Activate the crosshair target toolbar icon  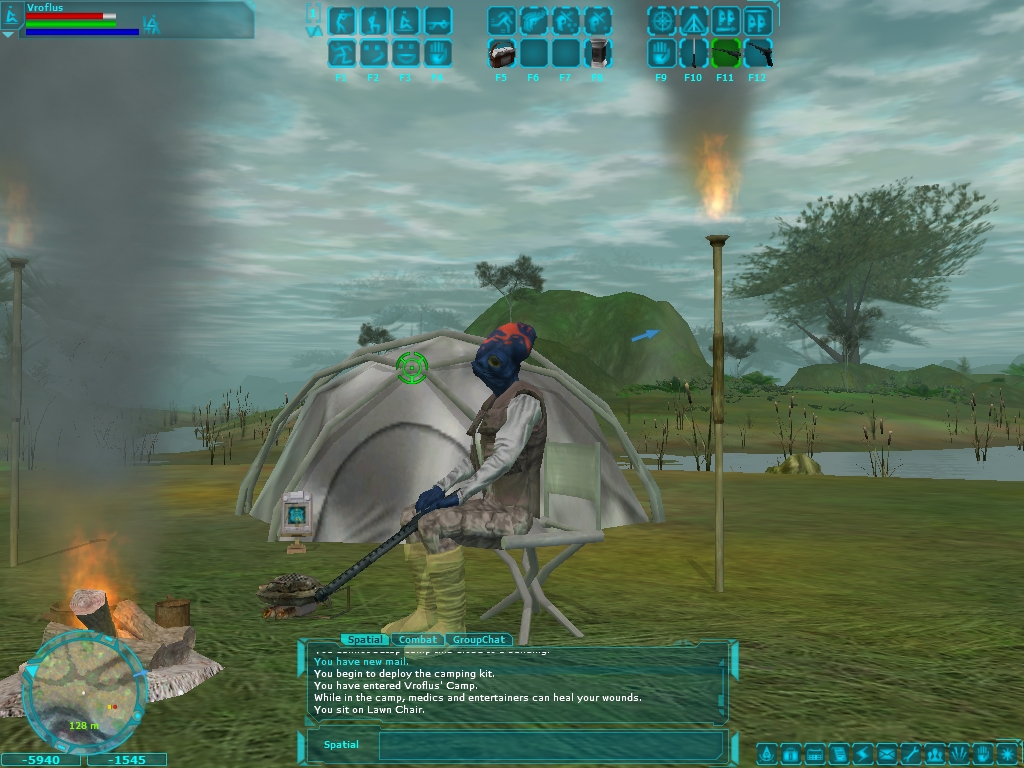coord(661,20)
